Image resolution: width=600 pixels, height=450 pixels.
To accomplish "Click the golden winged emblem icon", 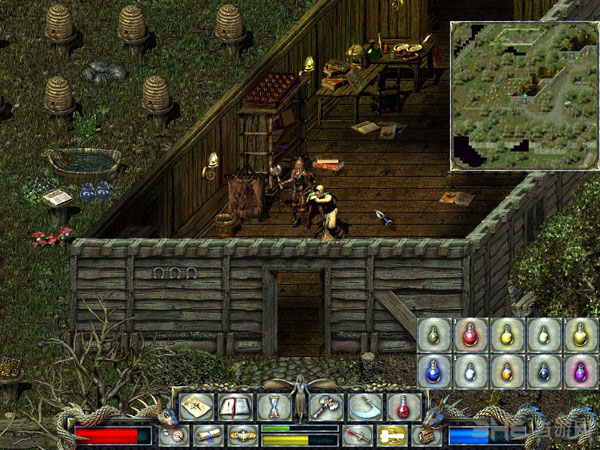I will [242, 435].
